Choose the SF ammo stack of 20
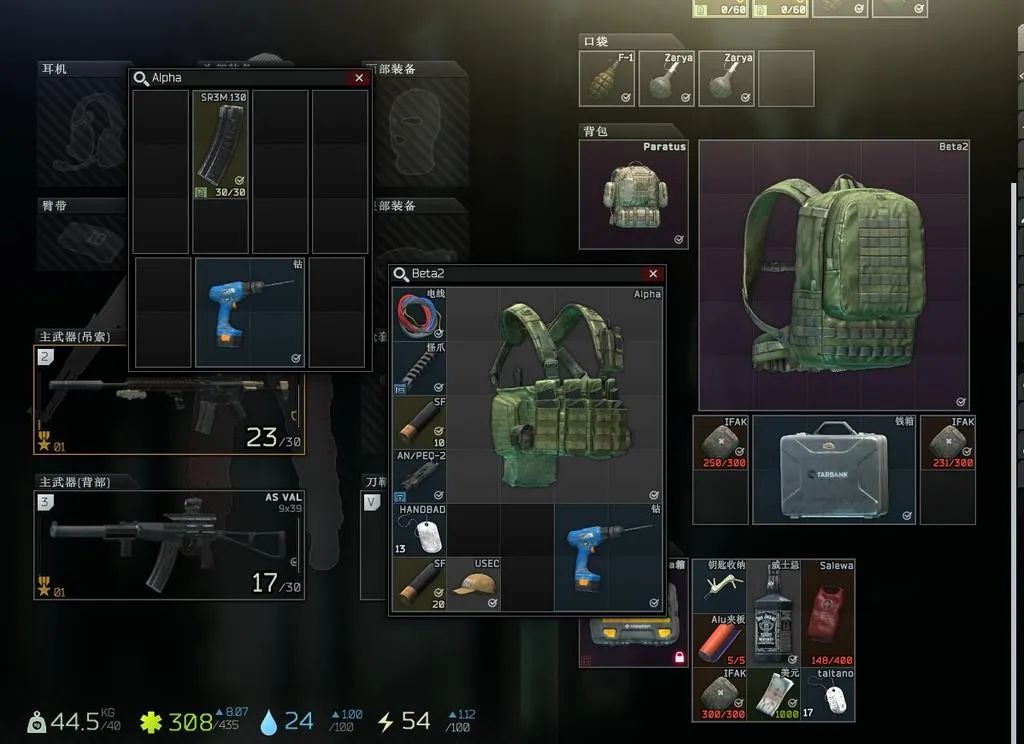This screenshot has height=744, width=1024. [x=419, y=584]
